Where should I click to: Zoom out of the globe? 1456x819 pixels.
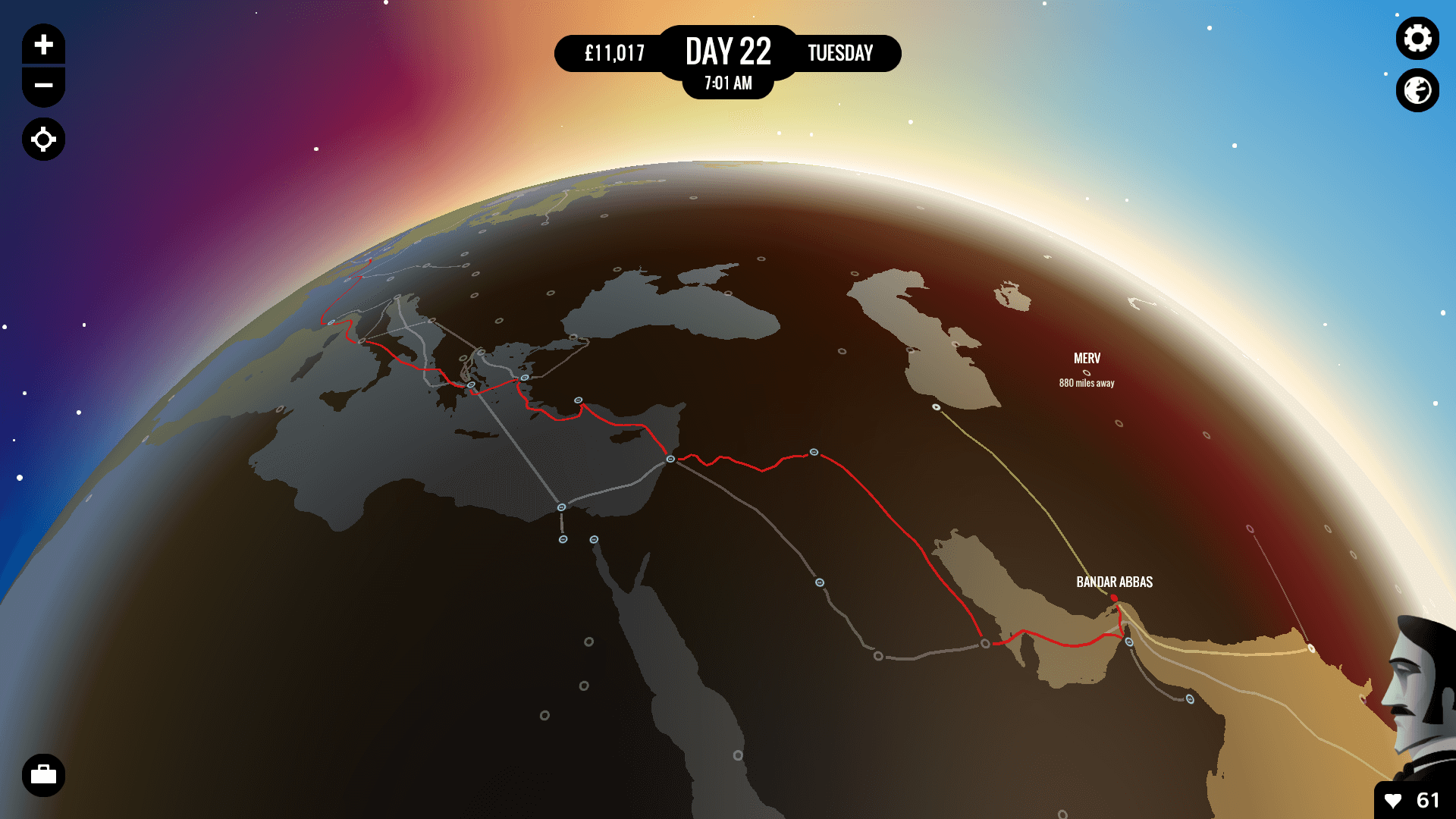[43, 86]
